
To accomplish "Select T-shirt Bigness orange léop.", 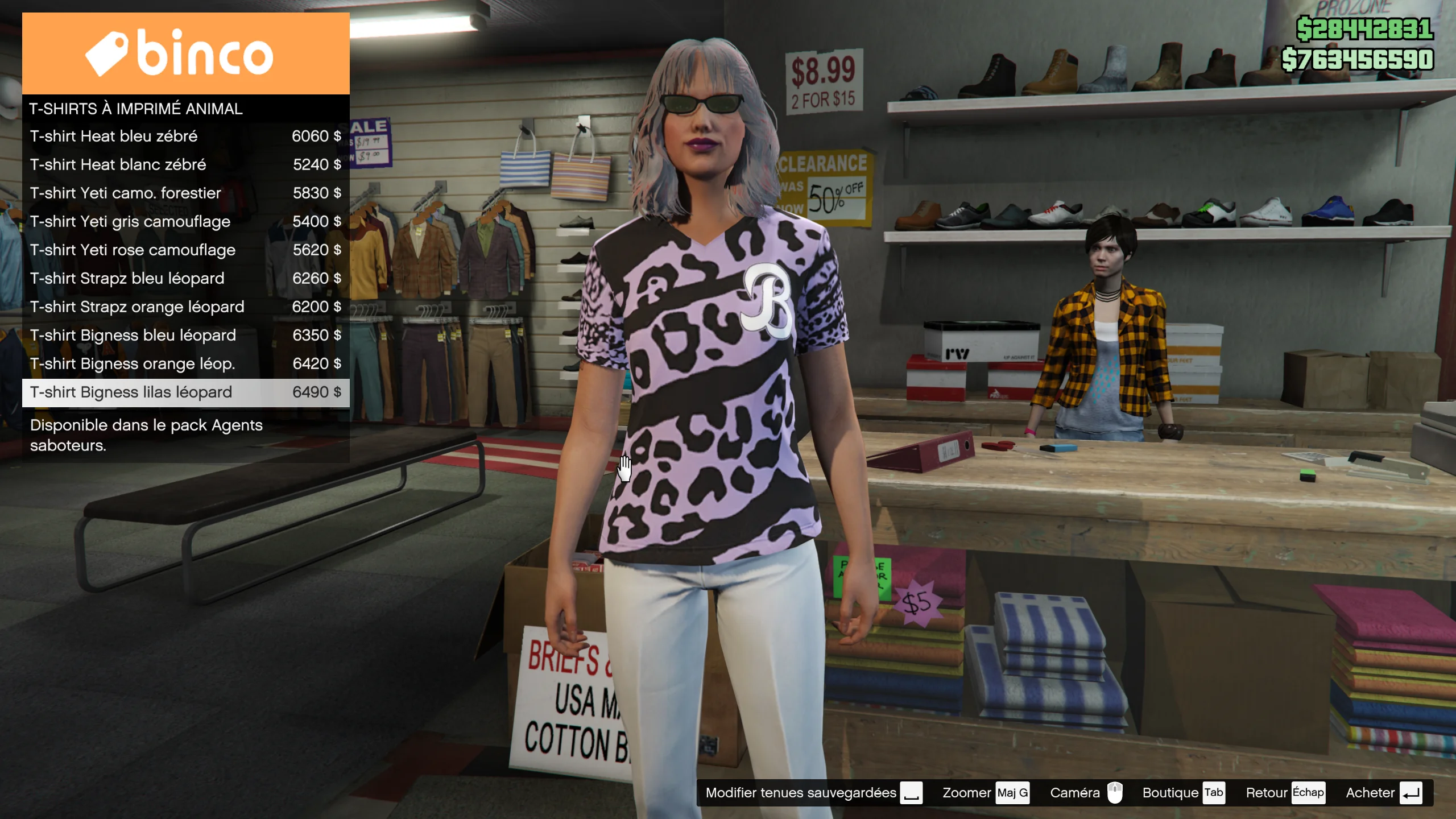I will pyautogui.click(x=185, y=364).
